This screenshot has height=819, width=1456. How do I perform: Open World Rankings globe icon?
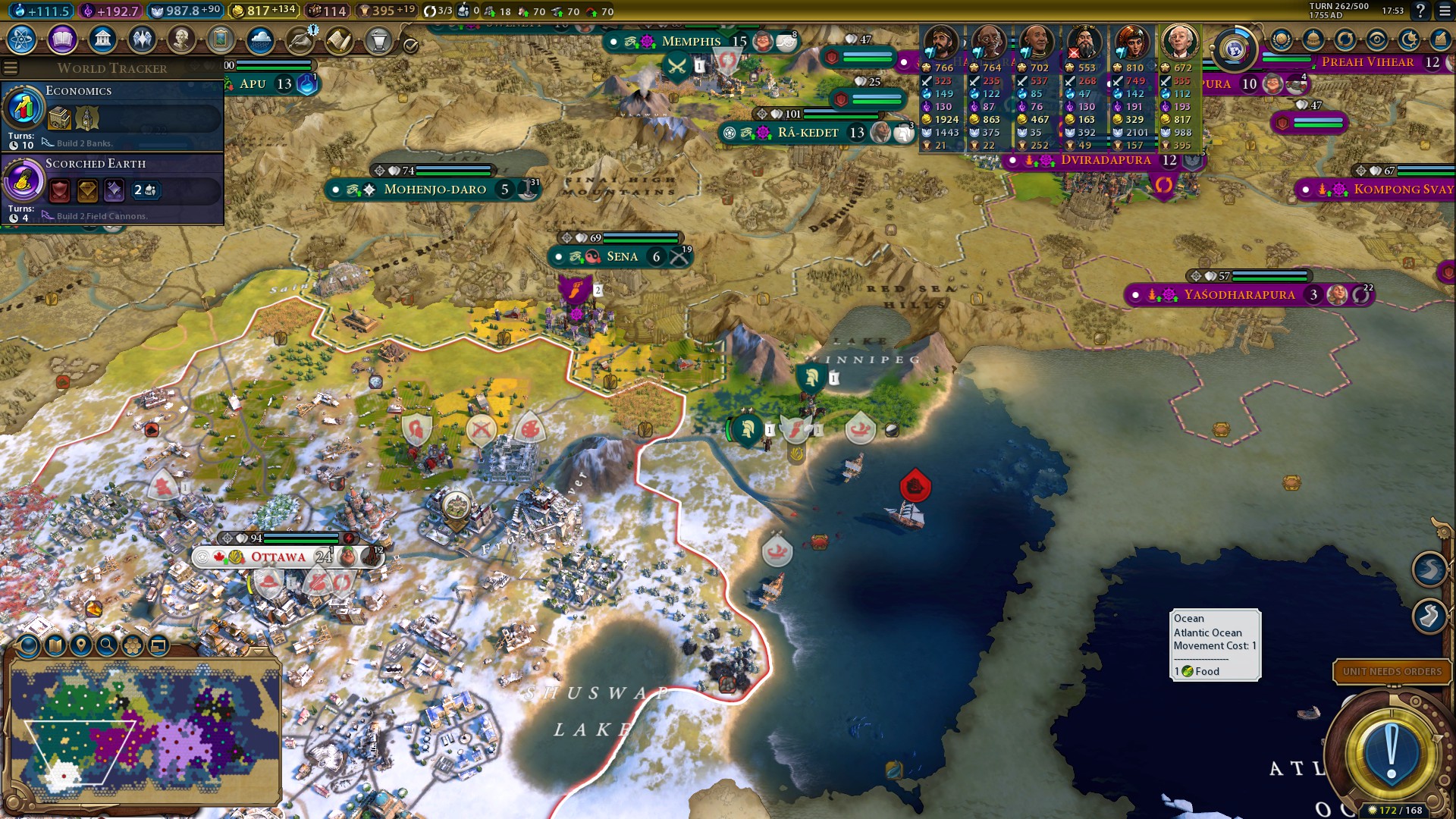tap(1282, 39)
